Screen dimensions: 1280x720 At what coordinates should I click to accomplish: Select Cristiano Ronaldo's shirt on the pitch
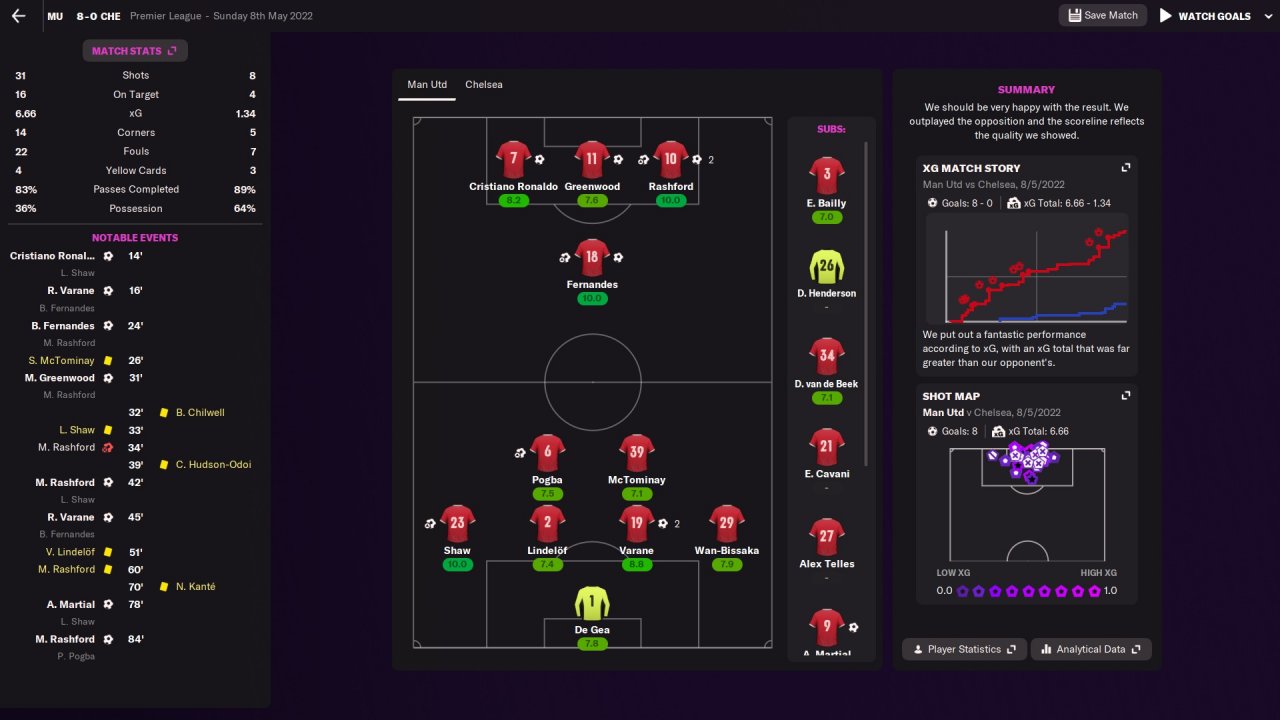(x=513, y=160)
